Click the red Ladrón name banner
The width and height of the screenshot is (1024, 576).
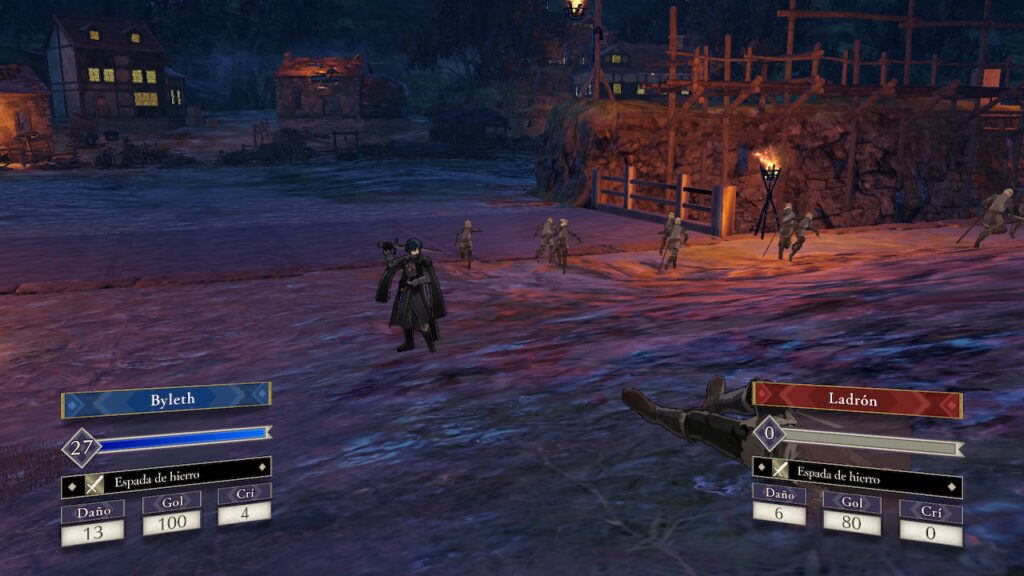[x=857, y=398]
